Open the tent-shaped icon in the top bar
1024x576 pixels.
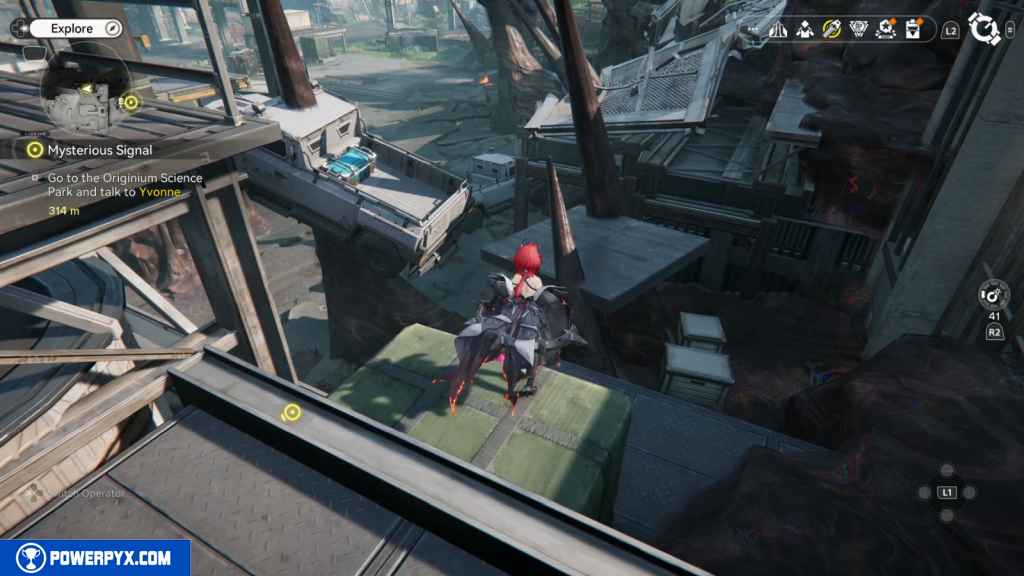pos(778,30)
